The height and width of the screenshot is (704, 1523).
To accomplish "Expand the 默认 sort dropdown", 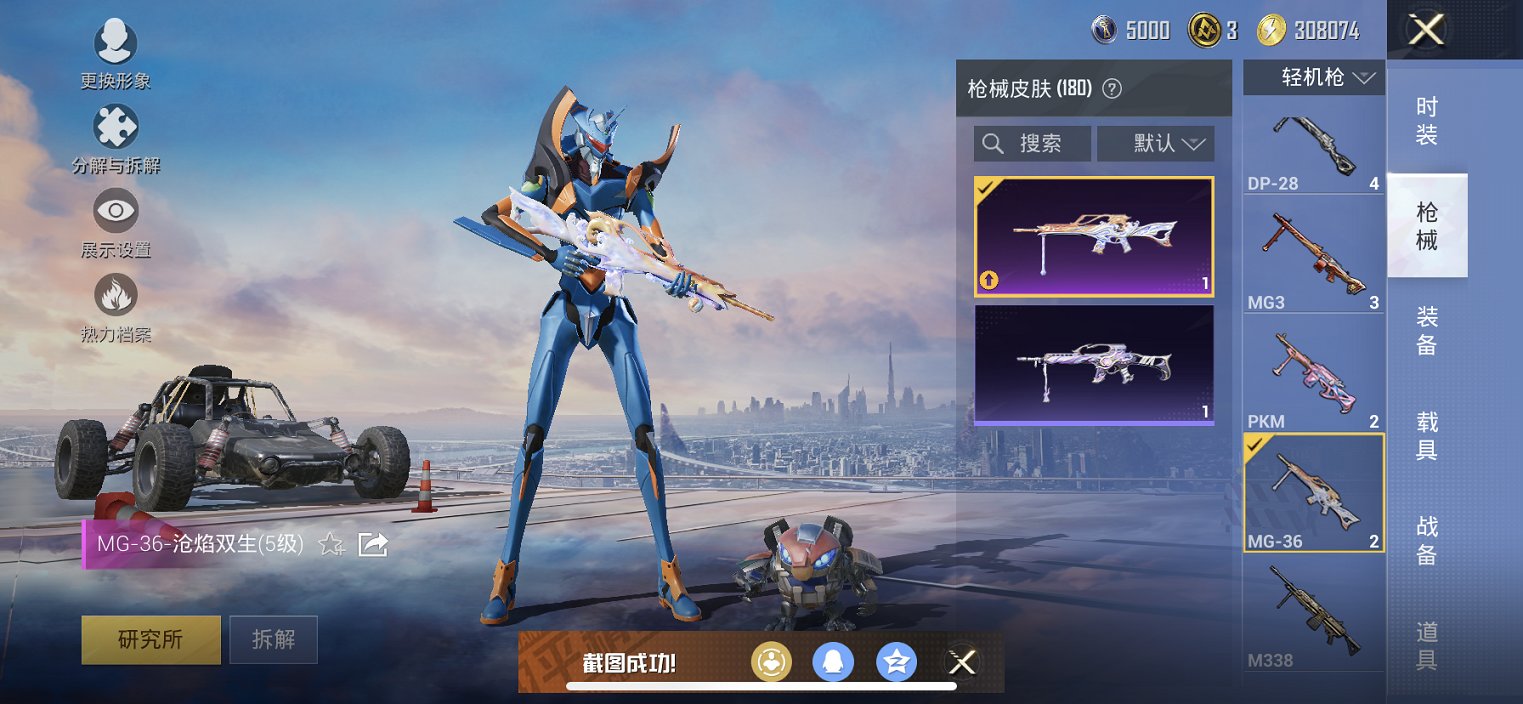I will click(x=1155, y=144).
